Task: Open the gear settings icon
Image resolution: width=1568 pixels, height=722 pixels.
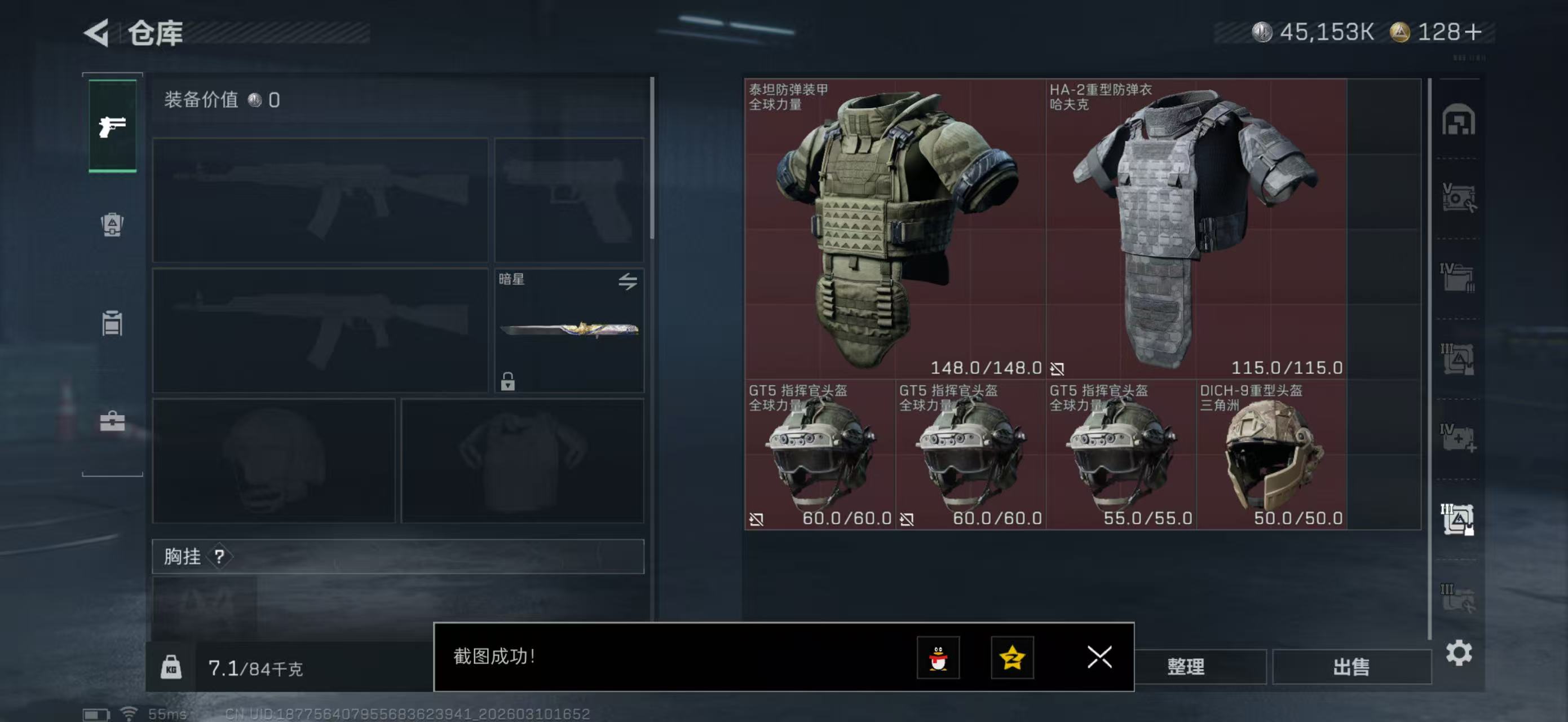Action: (1459, 653)
